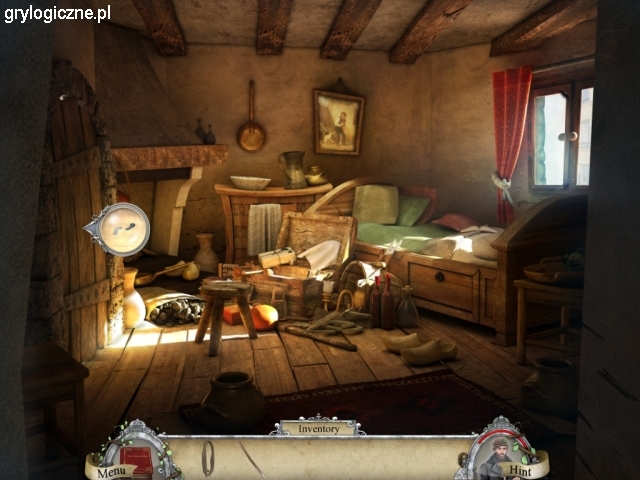Screen dimensions: 640x480
Task: Pick the thin needle item in inventory
Action: [250, 458]
